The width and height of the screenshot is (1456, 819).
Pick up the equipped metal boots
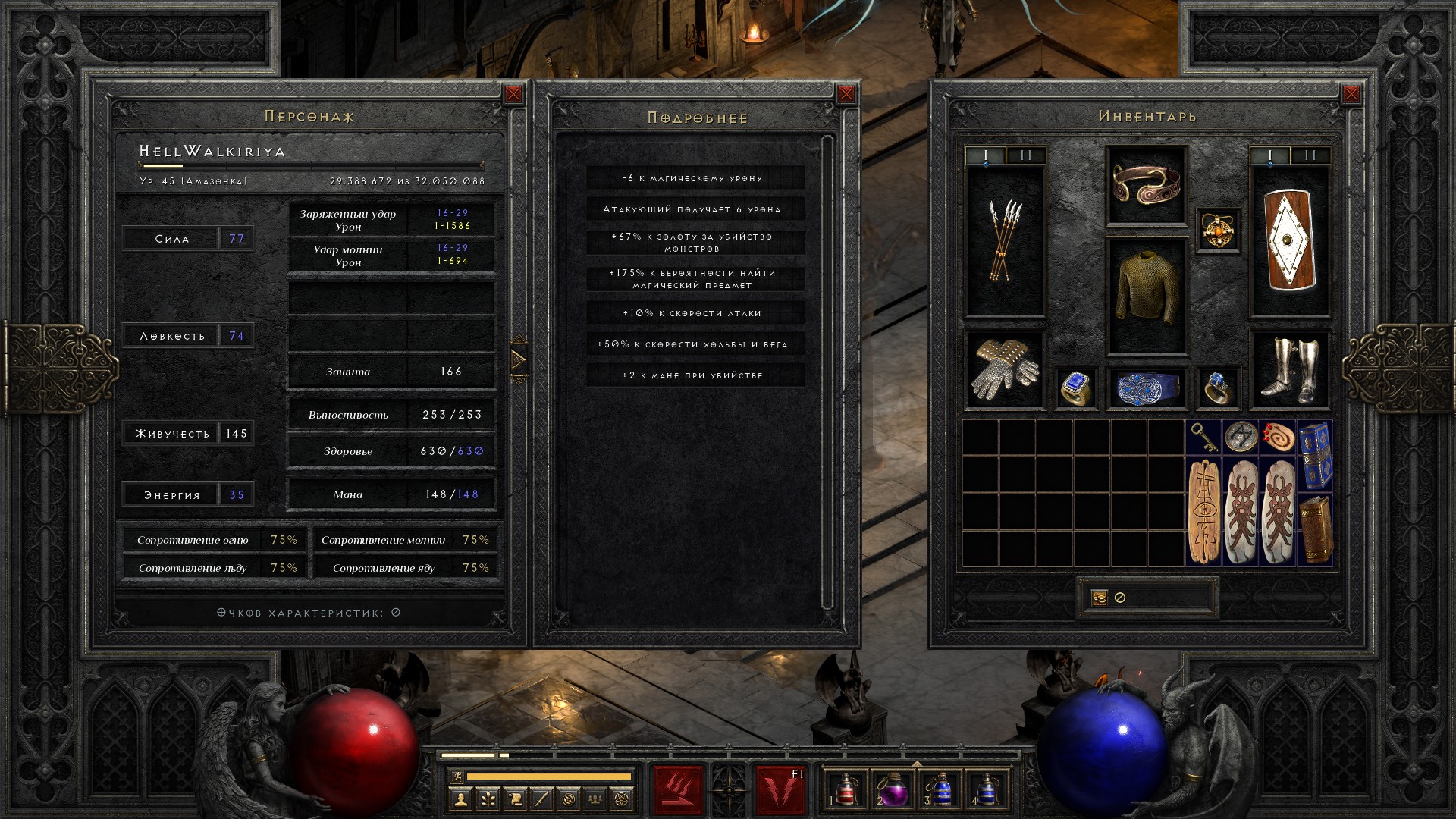pos(1290,370)
